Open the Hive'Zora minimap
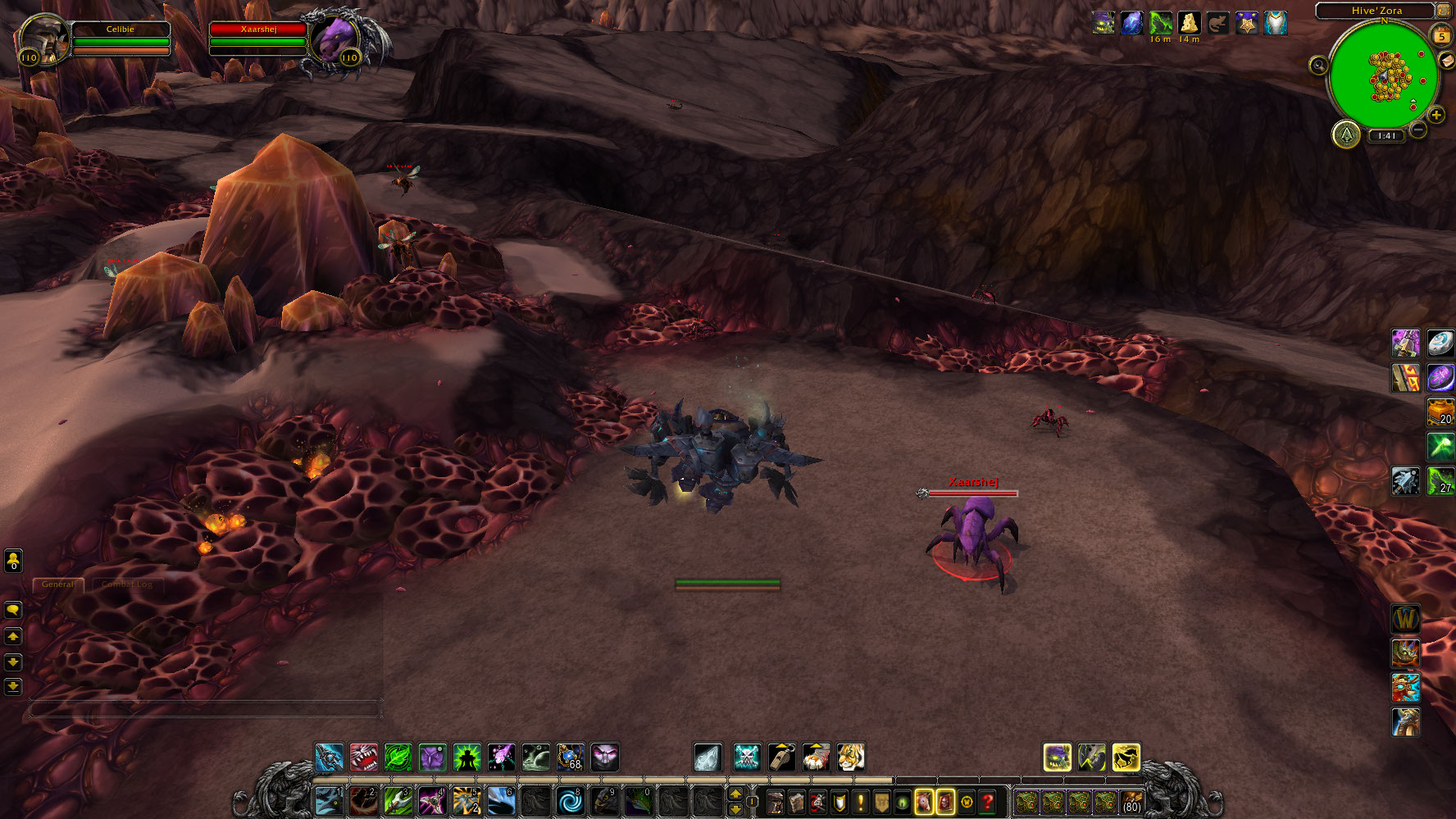This screenshot has width=1456, height=819. tap(1384, 75)
